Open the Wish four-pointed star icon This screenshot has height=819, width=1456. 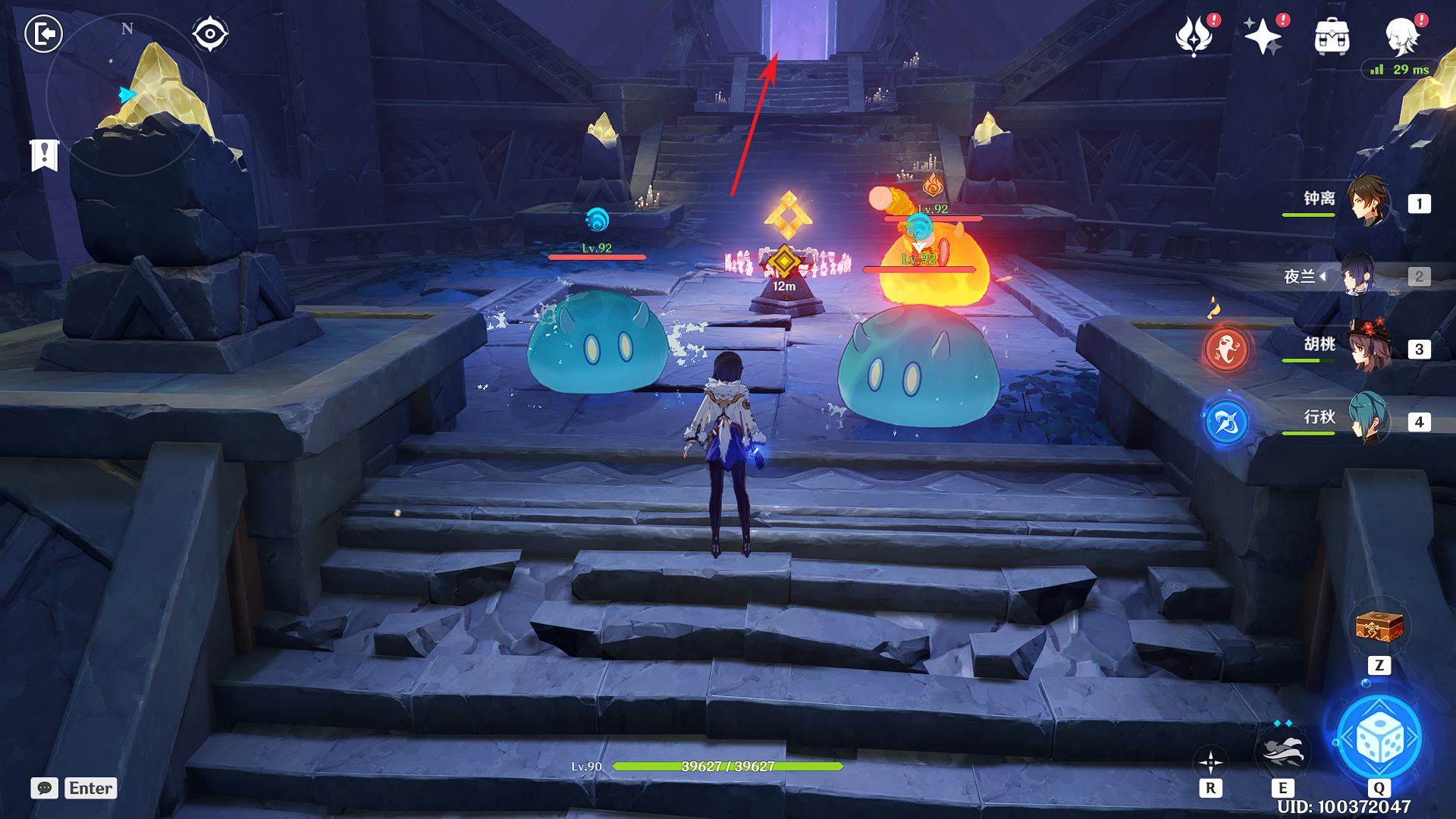tap(1263, 36)
